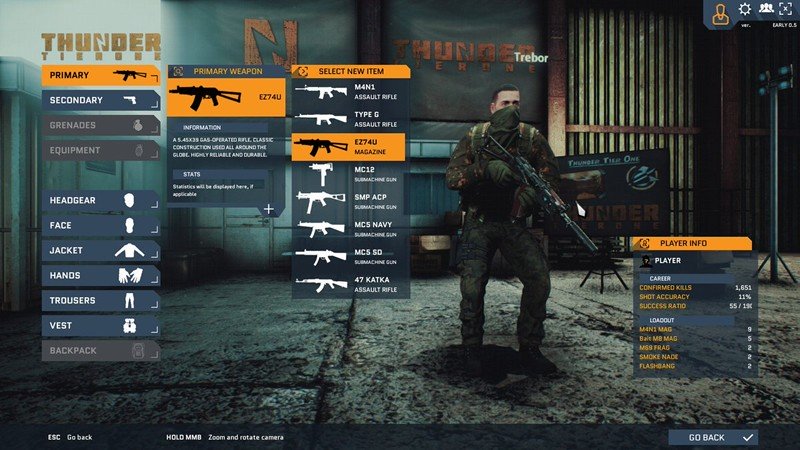The height and width of the screenshot is (450, 800).
Task: Pick the M4N1 assault rifle
Action: [x=349, y=92]
